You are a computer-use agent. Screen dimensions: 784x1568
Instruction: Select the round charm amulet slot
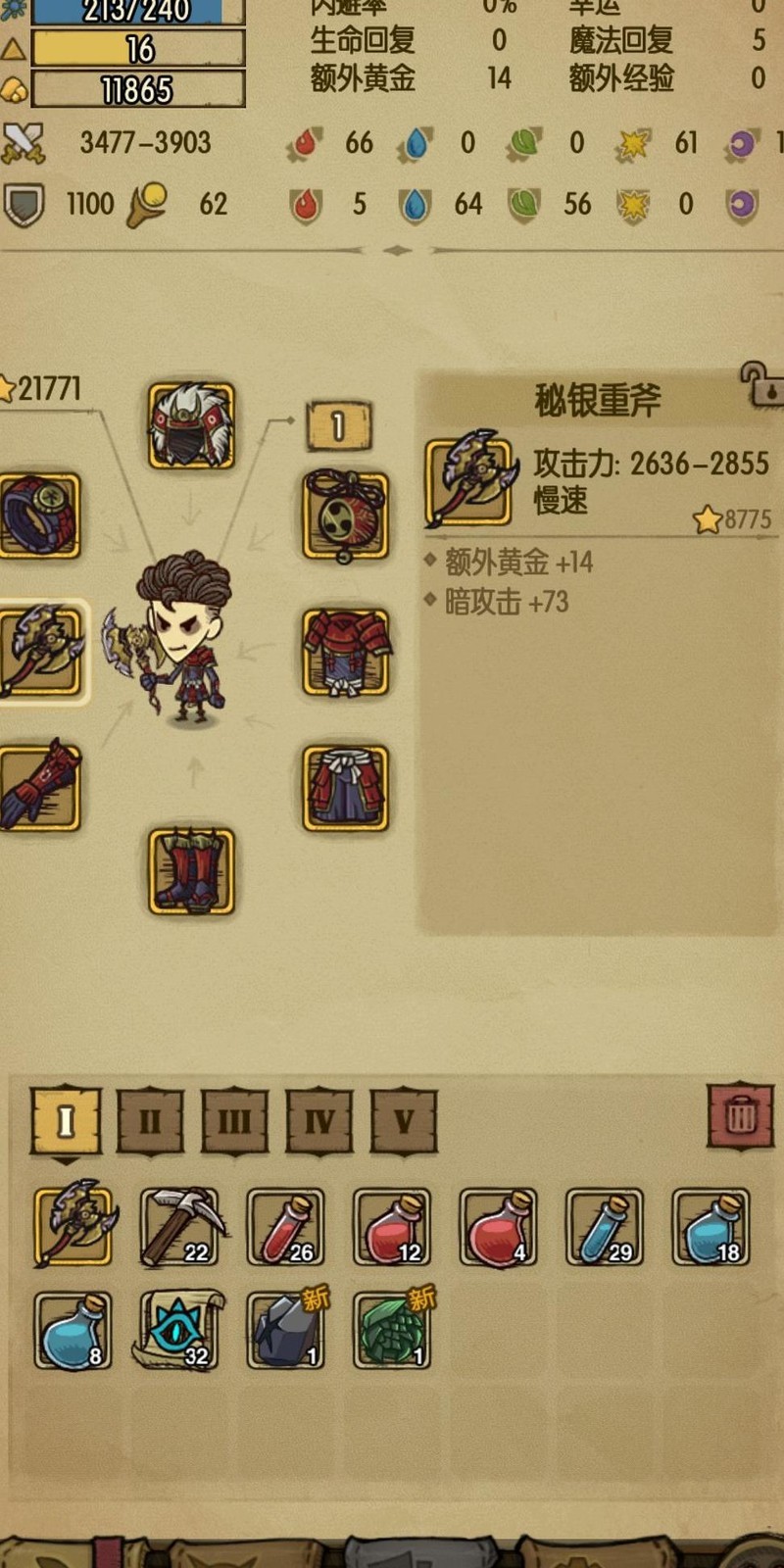click(x=345, y=515)
